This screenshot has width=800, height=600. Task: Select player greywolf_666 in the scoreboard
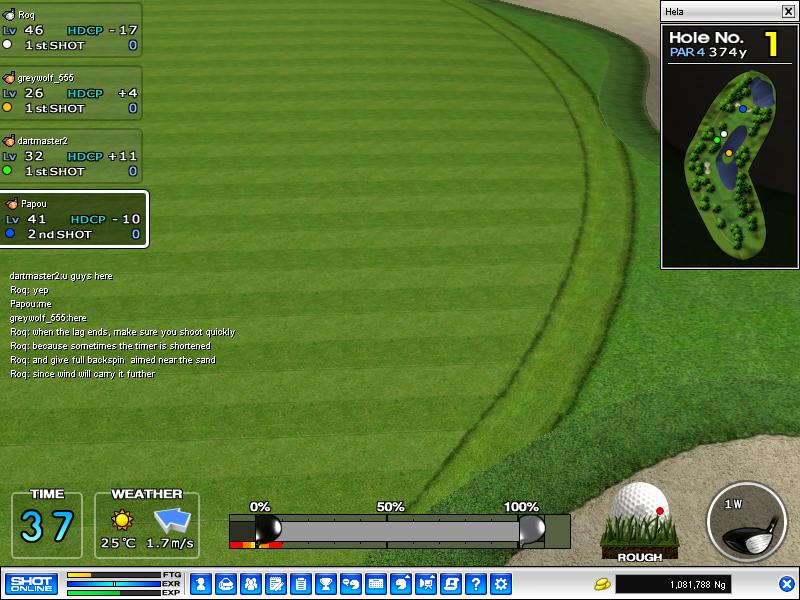click(x=70, y=93)
